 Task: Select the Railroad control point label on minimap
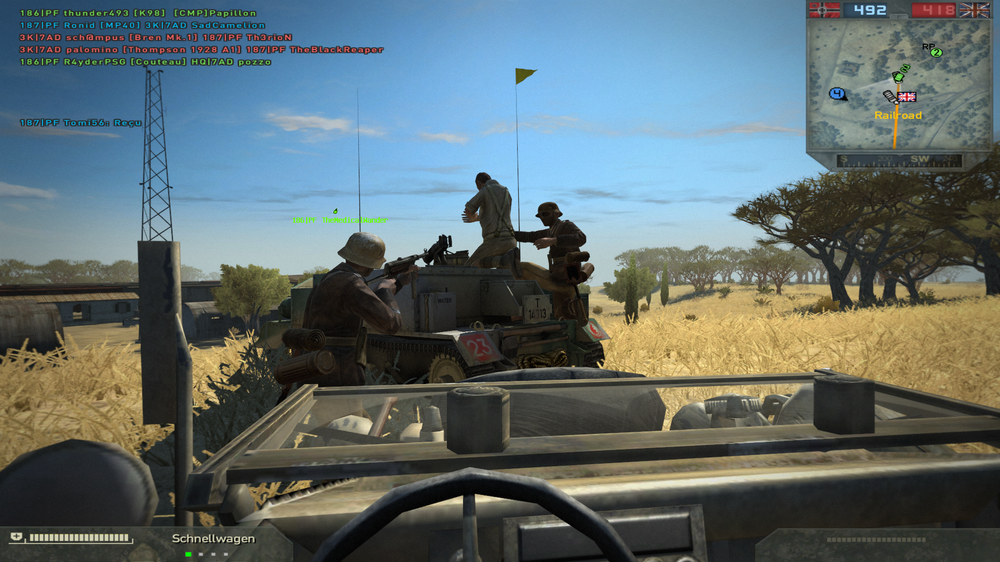pyautogui.click(x=898, y=116)
